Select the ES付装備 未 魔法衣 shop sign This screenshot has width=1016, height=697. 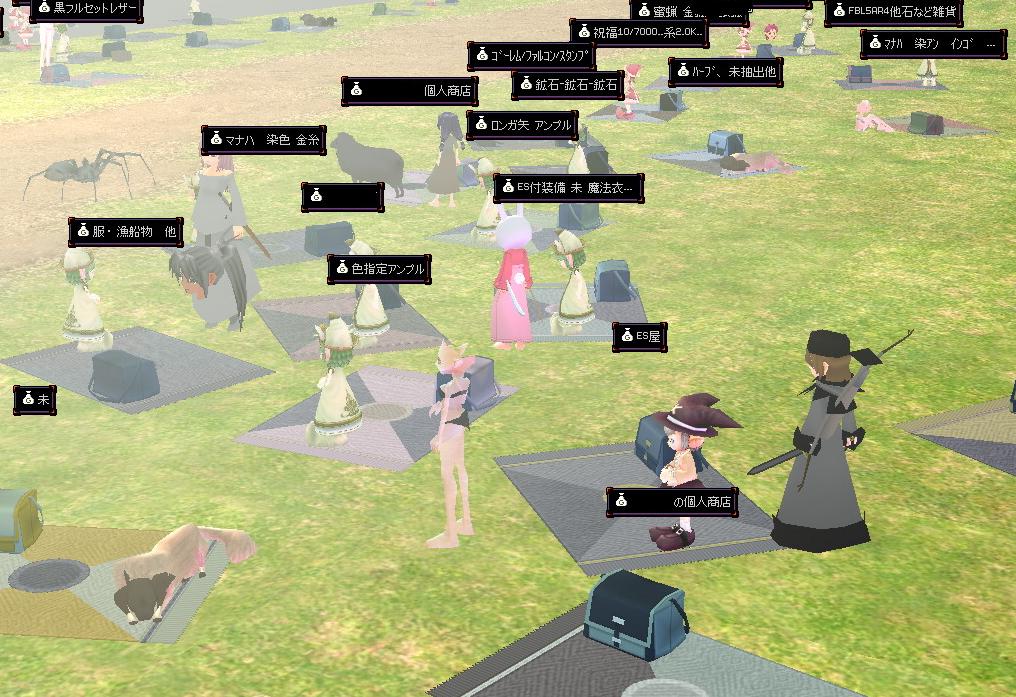tap(568, 188)
